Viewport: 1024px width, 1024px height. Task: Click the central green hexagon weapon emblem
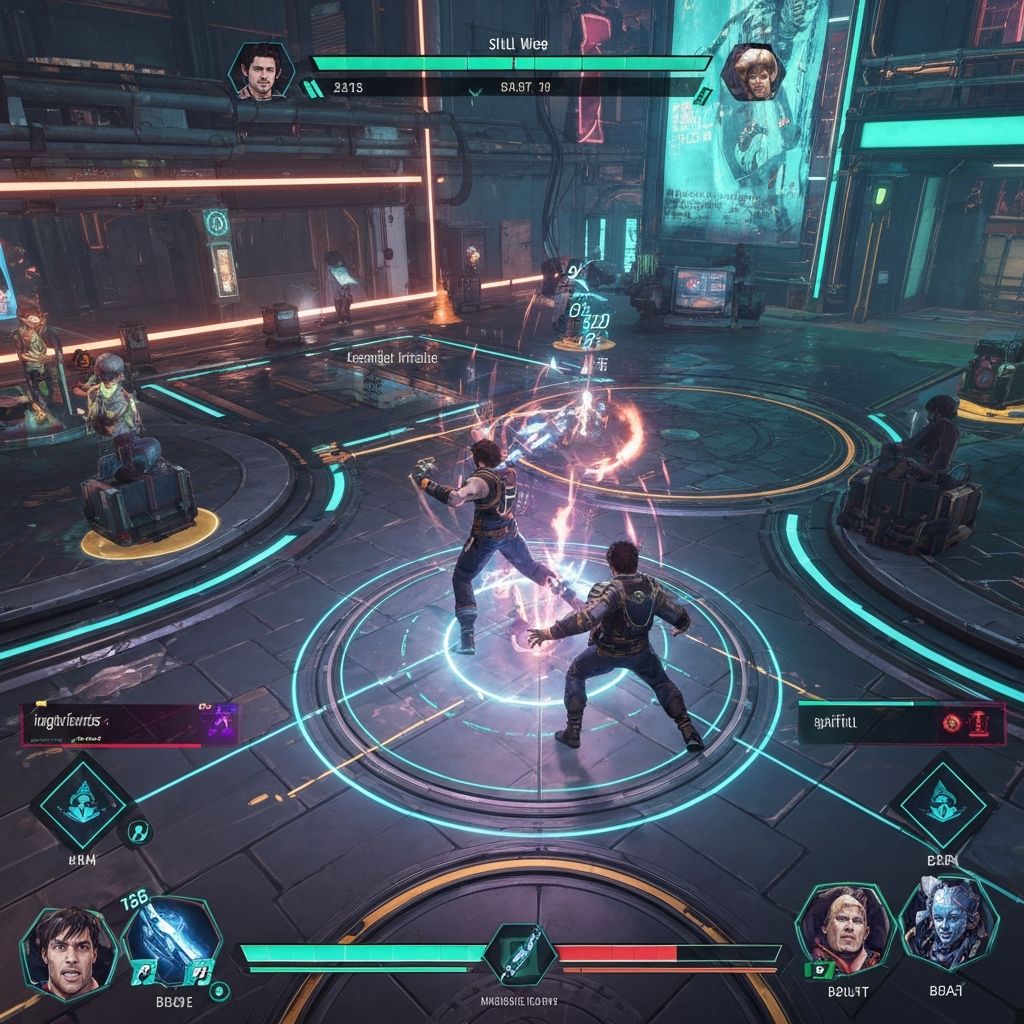click(x=520, y=952)
